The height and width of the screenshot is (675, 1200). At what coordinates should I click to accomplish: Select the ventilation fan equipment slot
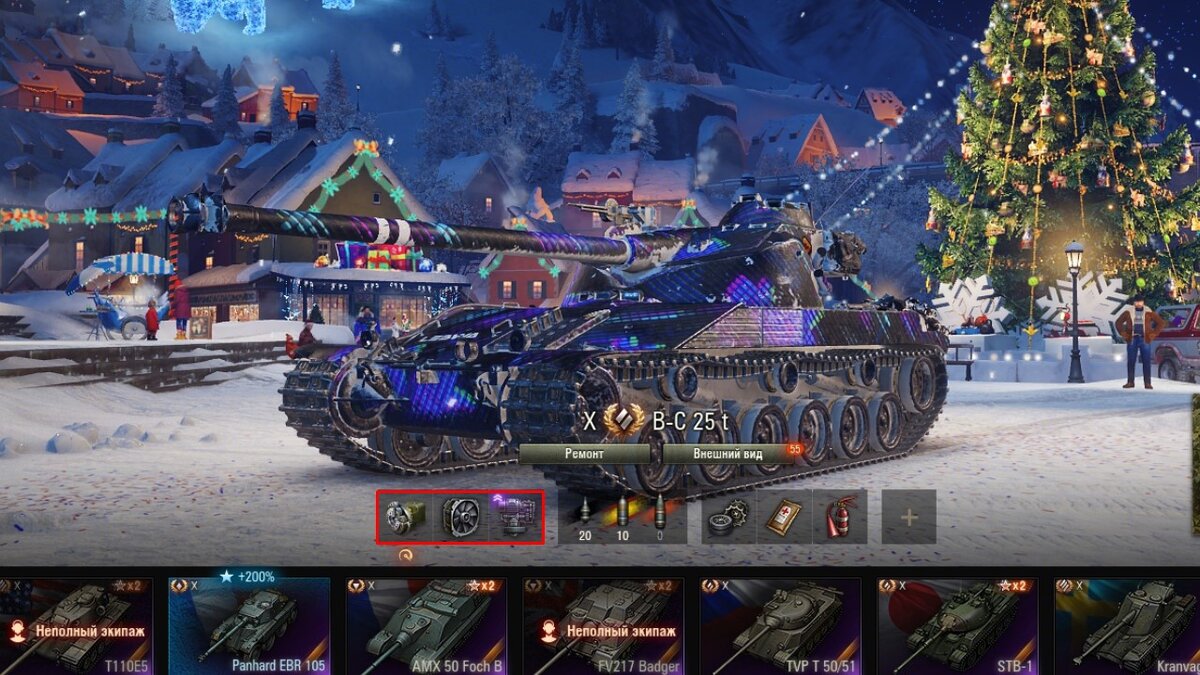[x=461, y=517]
